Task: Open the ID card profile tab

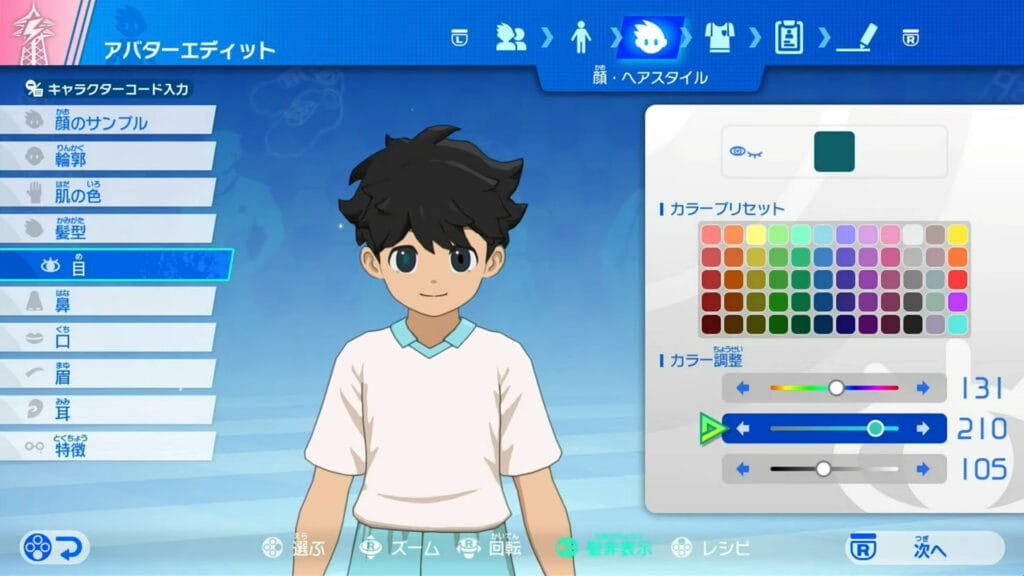Action: click(789, 38)
